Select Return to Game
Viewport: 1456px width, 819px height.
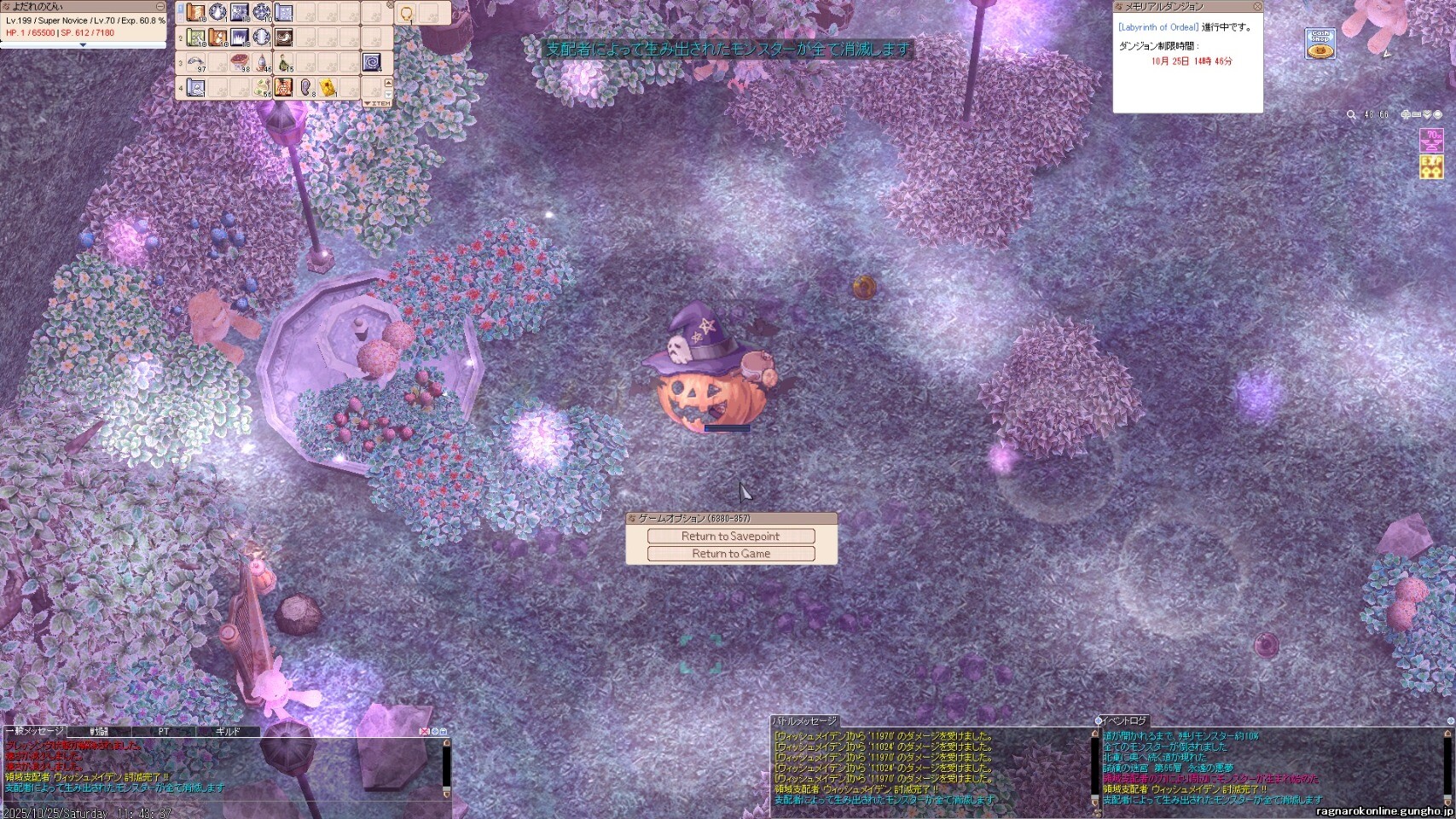(x=731, y=554)
